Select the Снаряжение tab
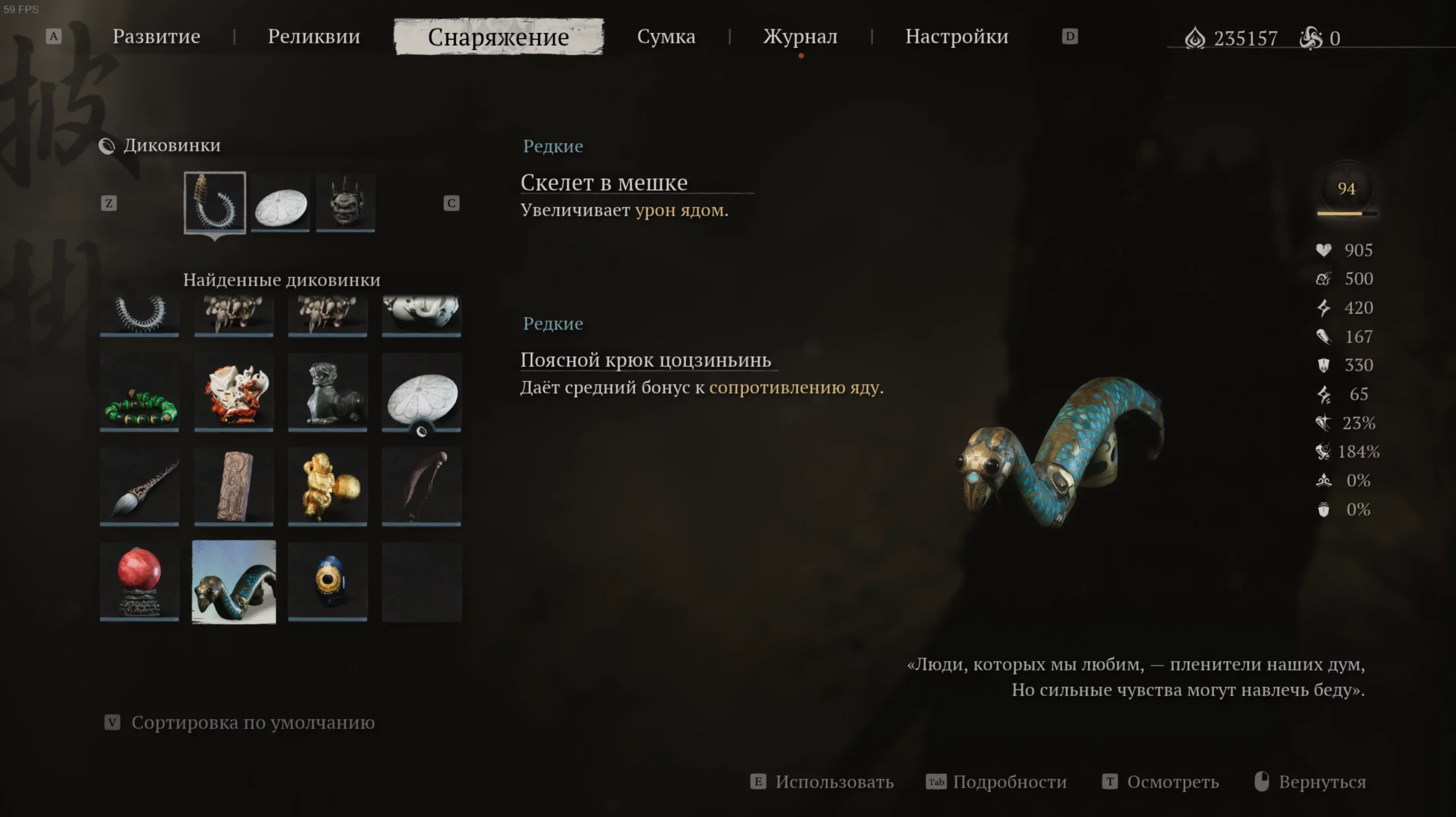Image resolution: width=1456 pixels, height=817 pixels. pos(498,37)
